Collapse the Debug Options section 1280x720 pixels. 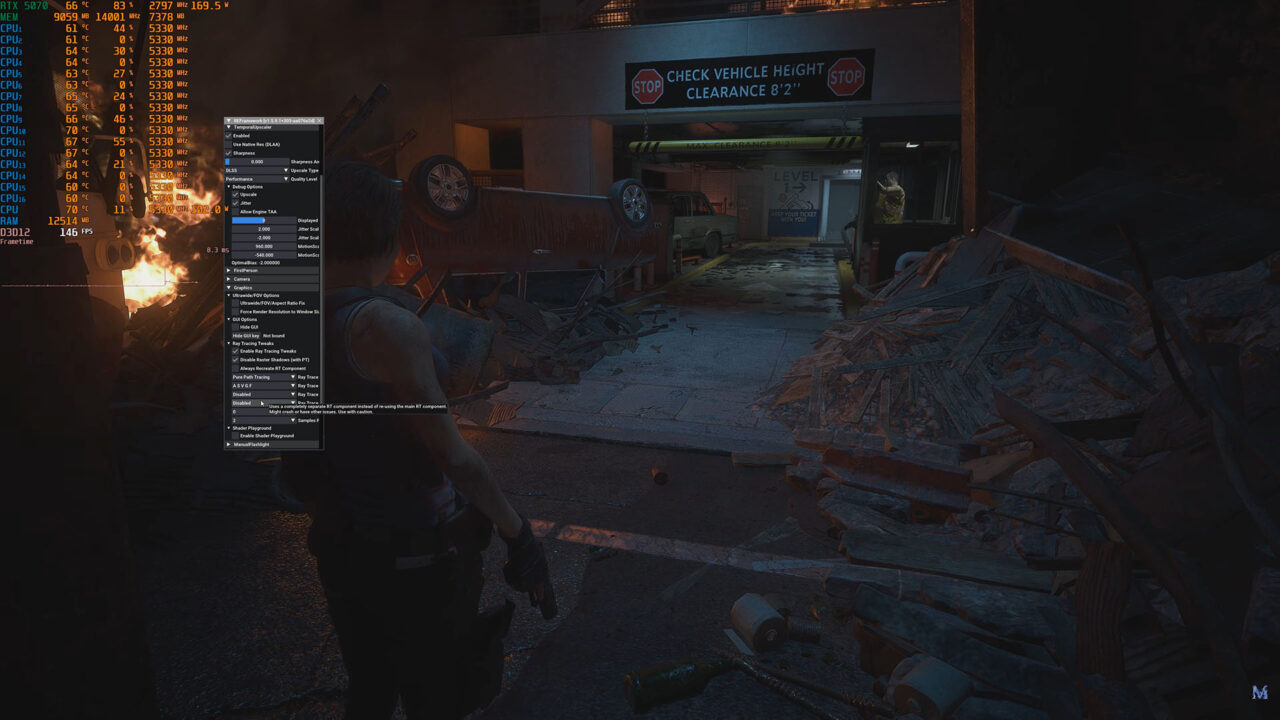(229, 187)
